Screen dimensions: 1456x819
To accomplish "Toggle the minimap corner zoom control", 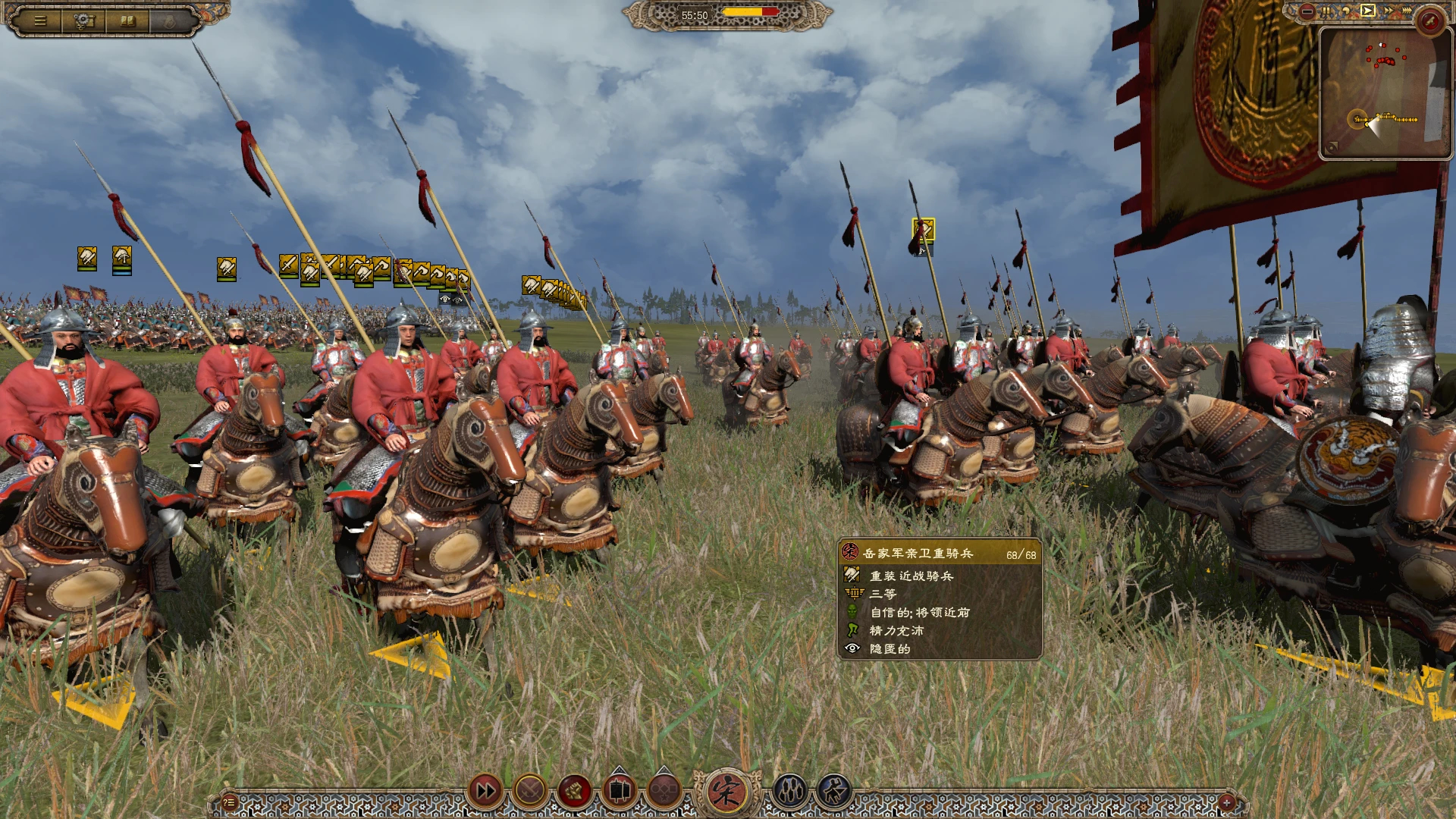I will coord(1332,147).
